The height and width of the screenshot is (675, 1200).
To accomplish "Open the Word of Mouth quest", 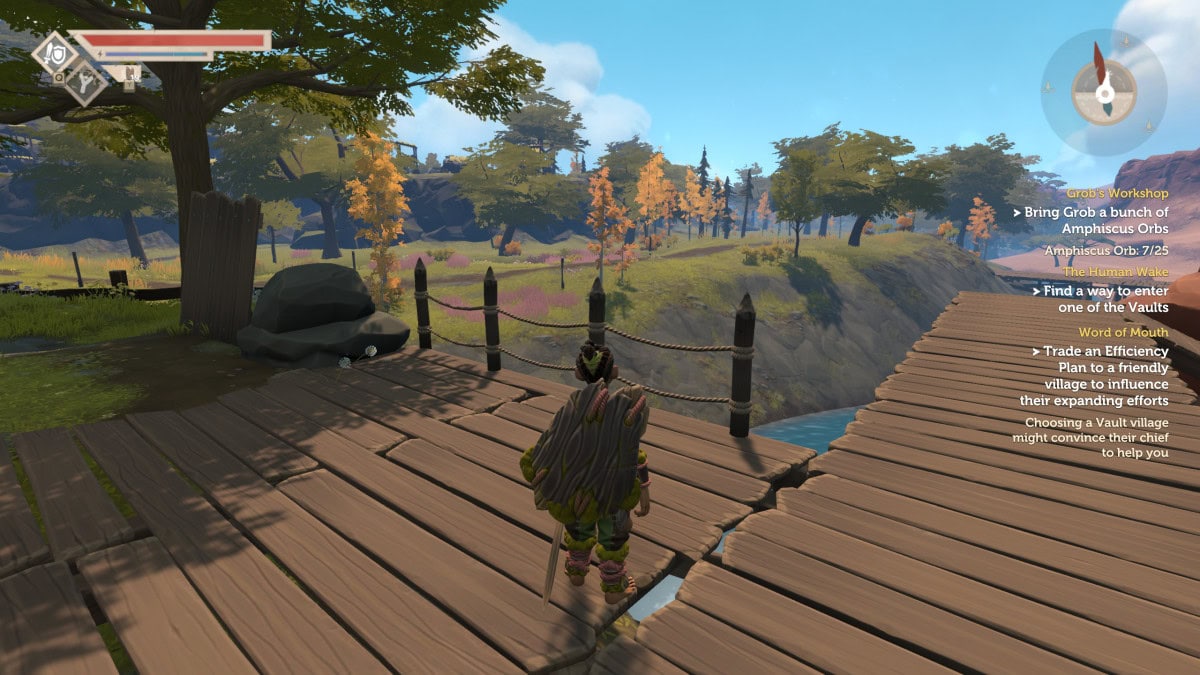I will [x=1123, y=332].
